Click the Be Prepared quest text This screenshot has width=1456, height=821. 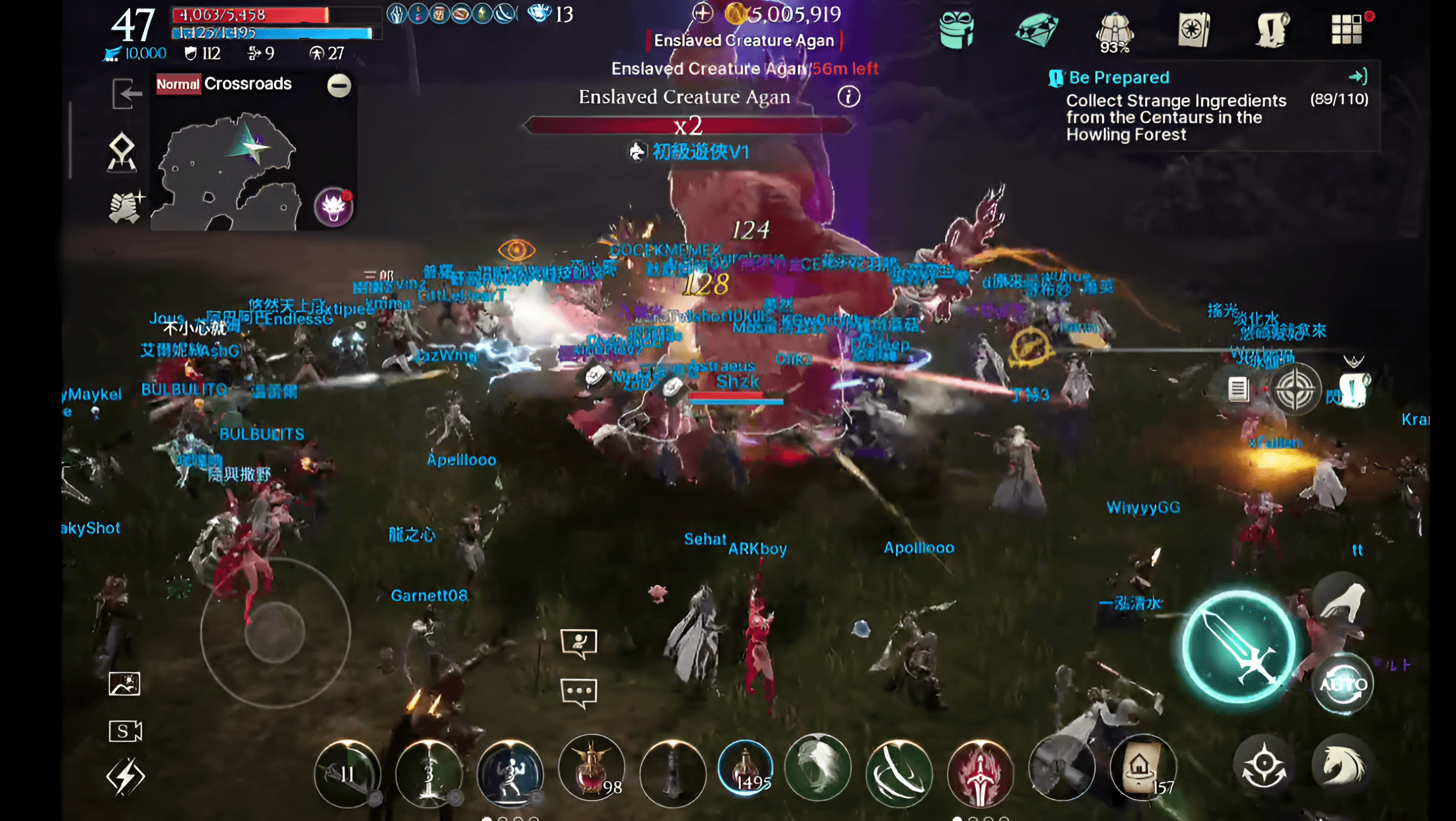(1114, 77)
